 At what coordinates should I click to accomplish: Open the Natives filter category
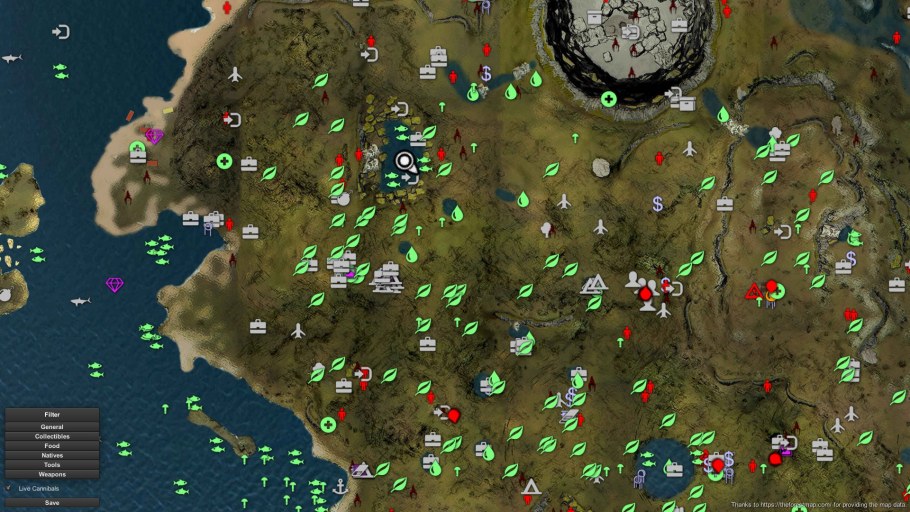(52, 455)
